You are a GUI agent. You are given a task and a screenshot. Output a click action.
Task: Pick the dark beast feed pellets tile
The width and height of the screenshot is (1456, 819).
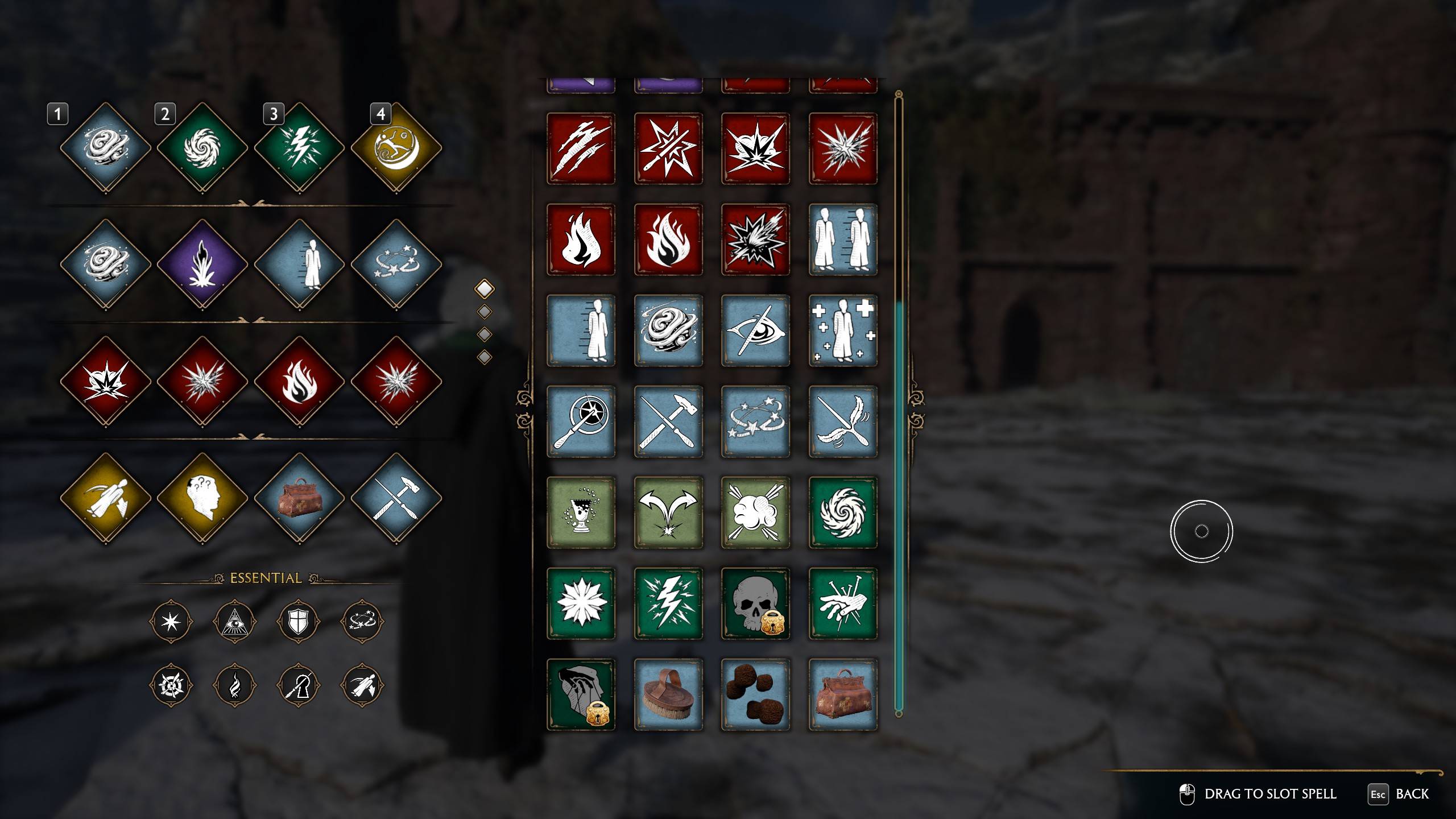pyautogui.click(x=755, y=694)
